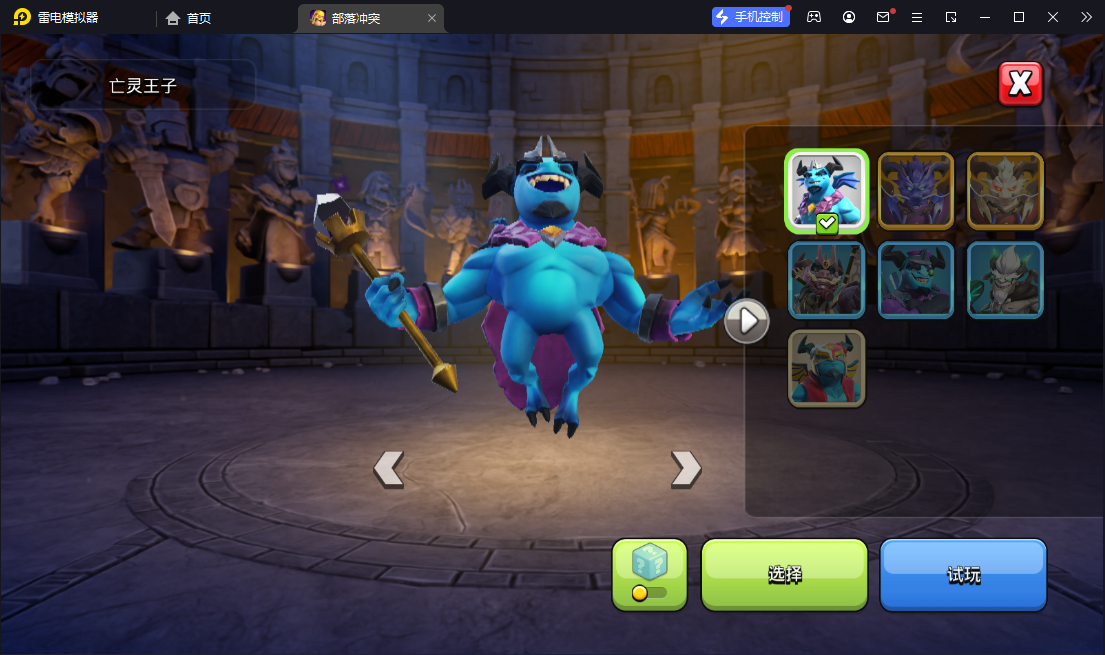
Task: Choose the purple dragon skin thumbnail
Action: pos(915,191)
